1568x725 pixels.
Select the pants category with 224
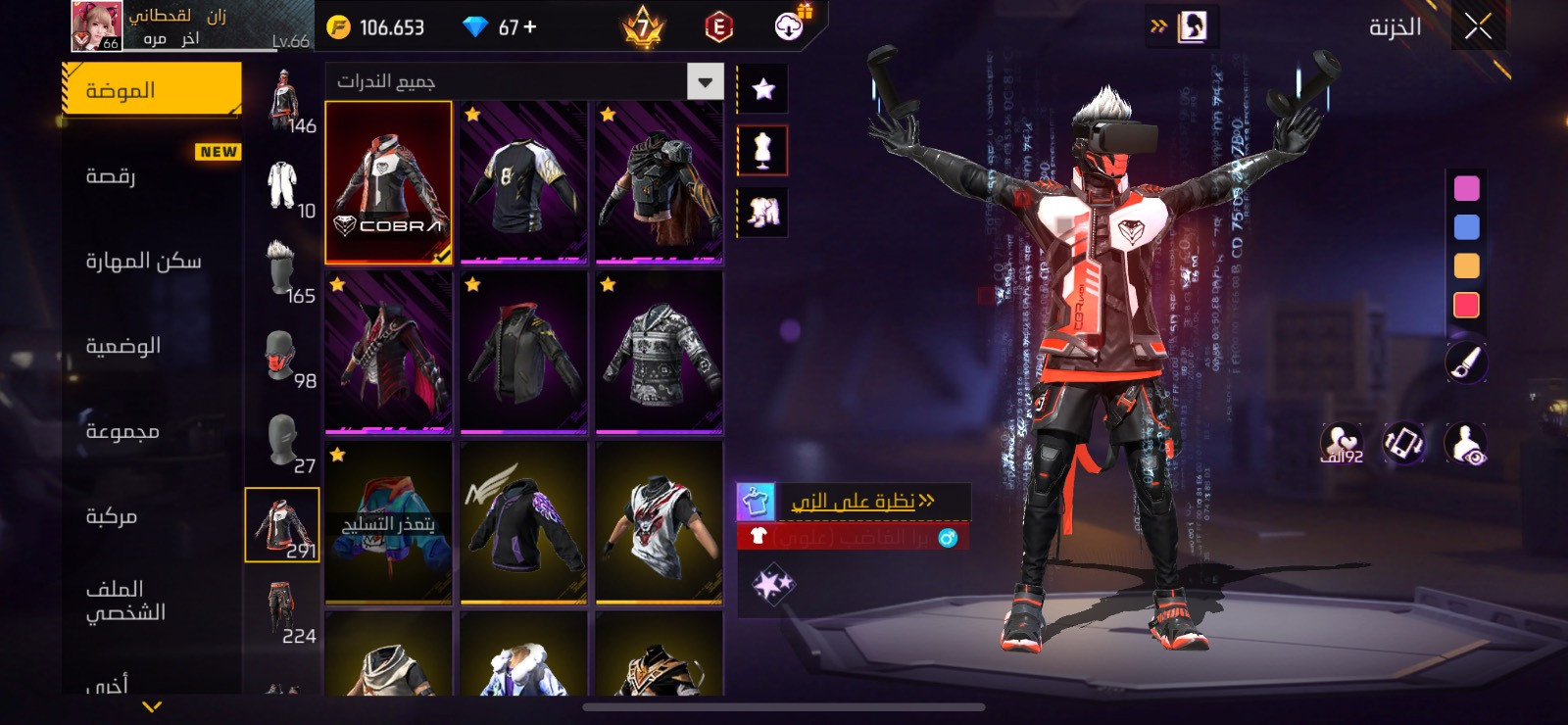(x=283, y=610)
